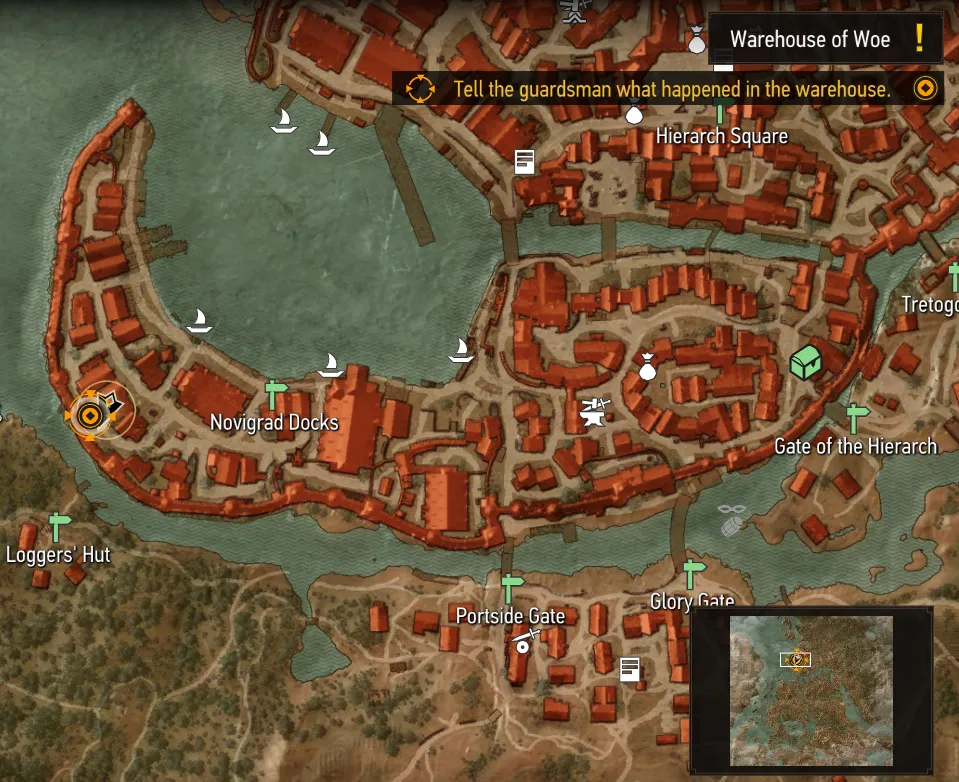
Task: Select the Loggers' Hut signpost marker
Action: click(x=59, y=525)
